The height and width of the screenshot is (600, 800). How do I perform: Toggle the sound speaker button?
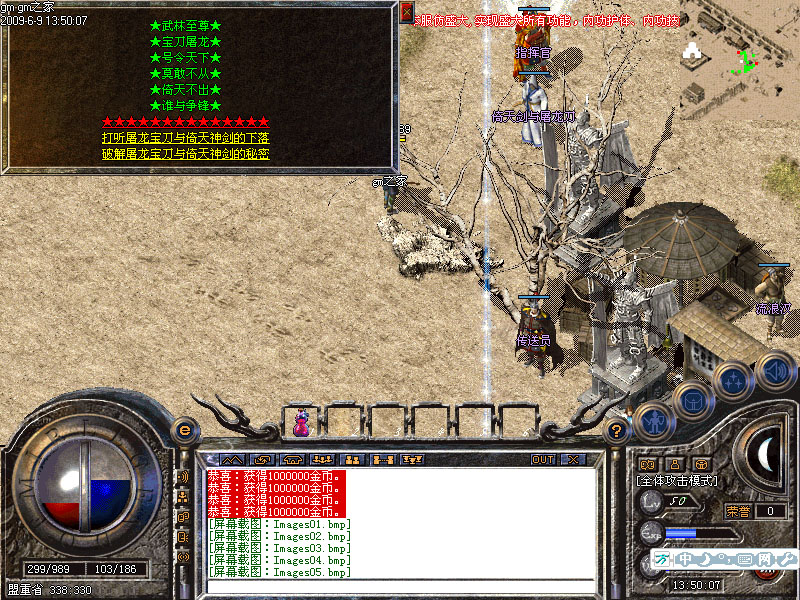(774, 371)
